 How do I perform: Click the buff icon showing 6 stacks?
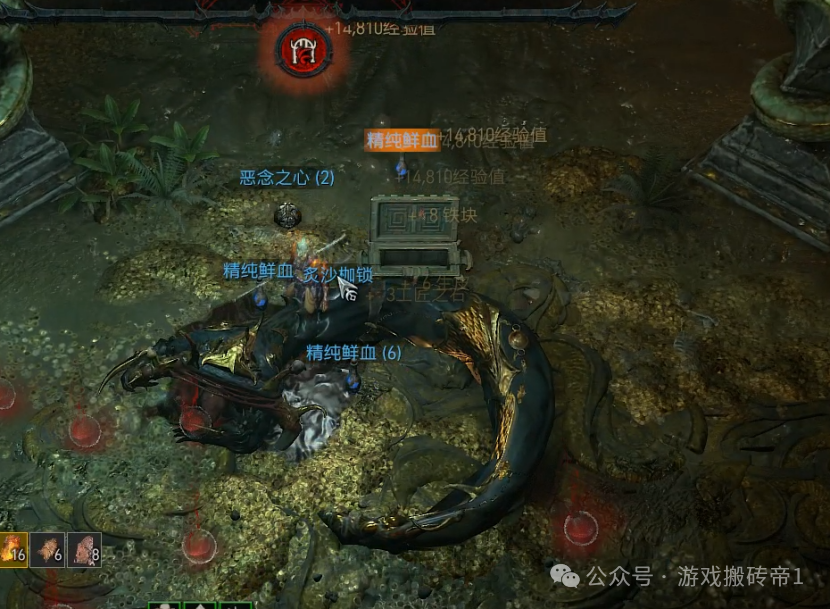point(47,549)
